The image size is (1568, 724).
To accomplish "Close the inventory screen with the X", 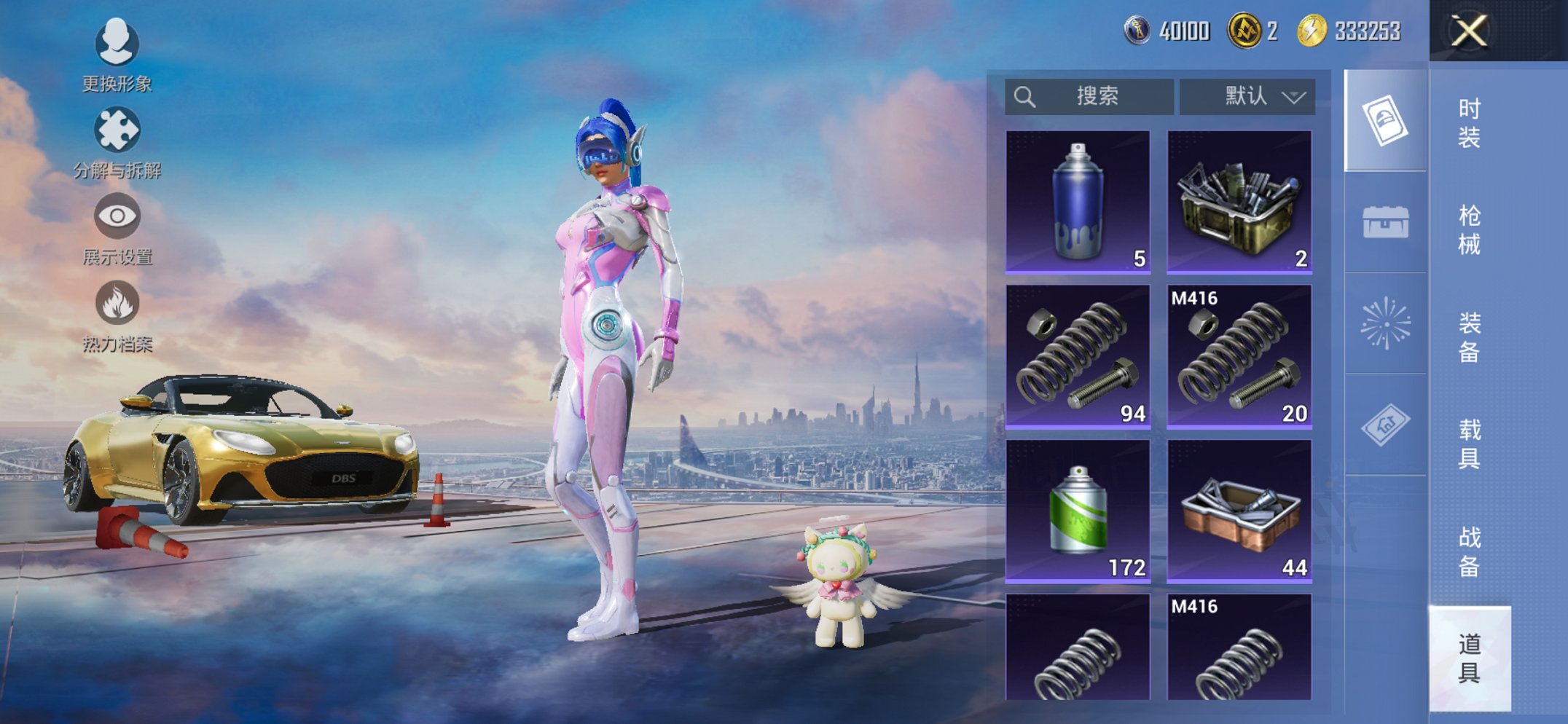I will [x=1468, y=31].
